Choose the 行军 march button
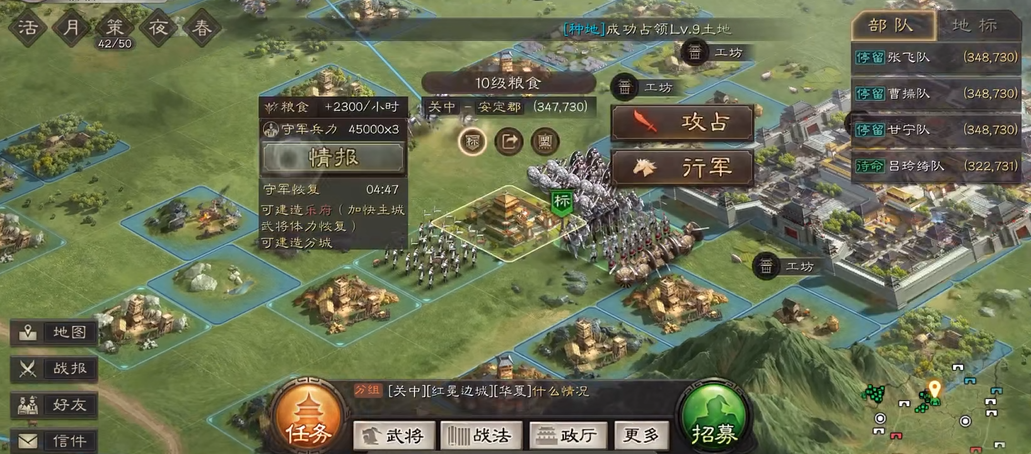The image size is (1031, 454). click(682, 167)
